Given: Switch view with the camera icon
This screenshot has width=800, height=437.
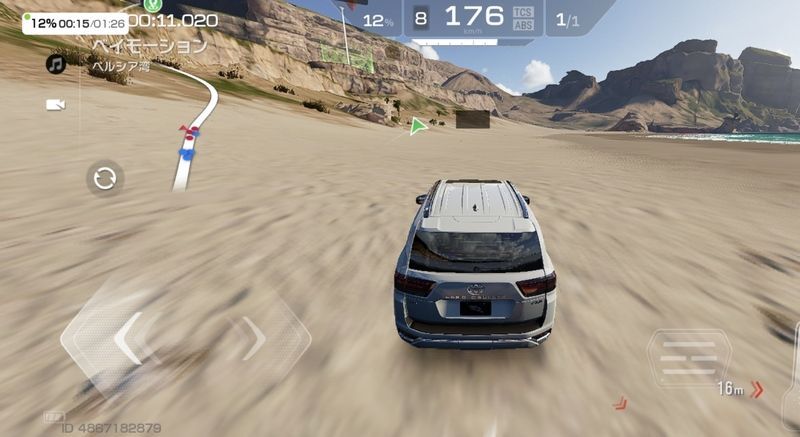Looking at the screenshot, I should 56,104.
